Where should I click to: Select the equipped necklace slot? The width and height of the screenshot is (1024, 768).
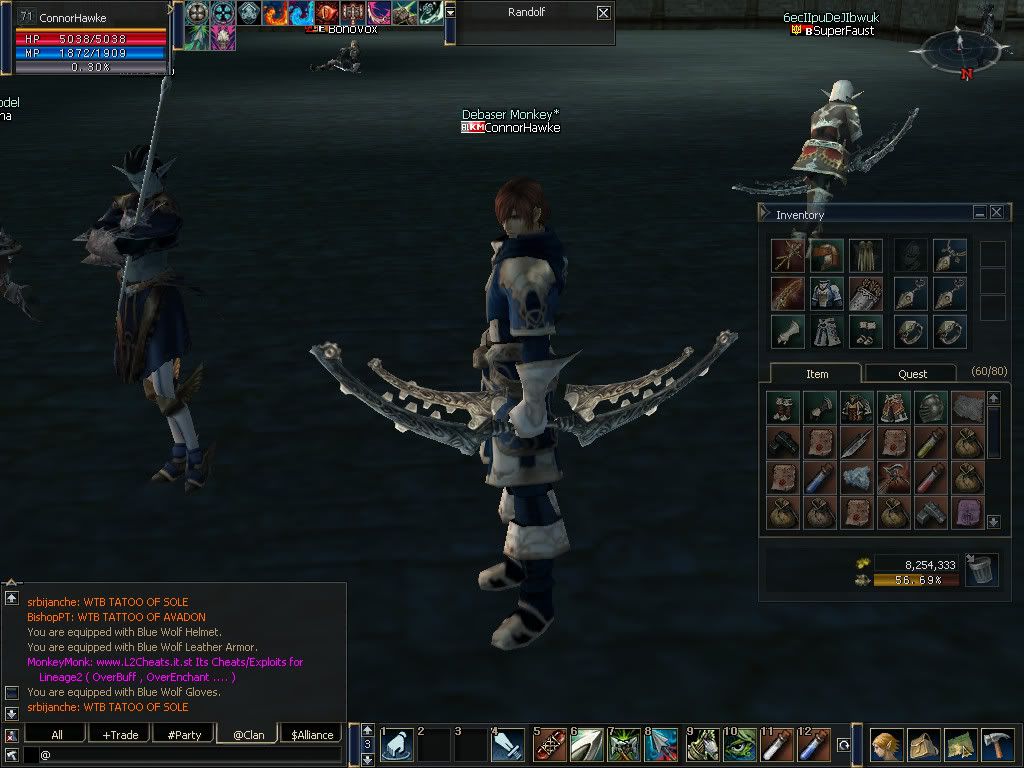click(949, 256)
